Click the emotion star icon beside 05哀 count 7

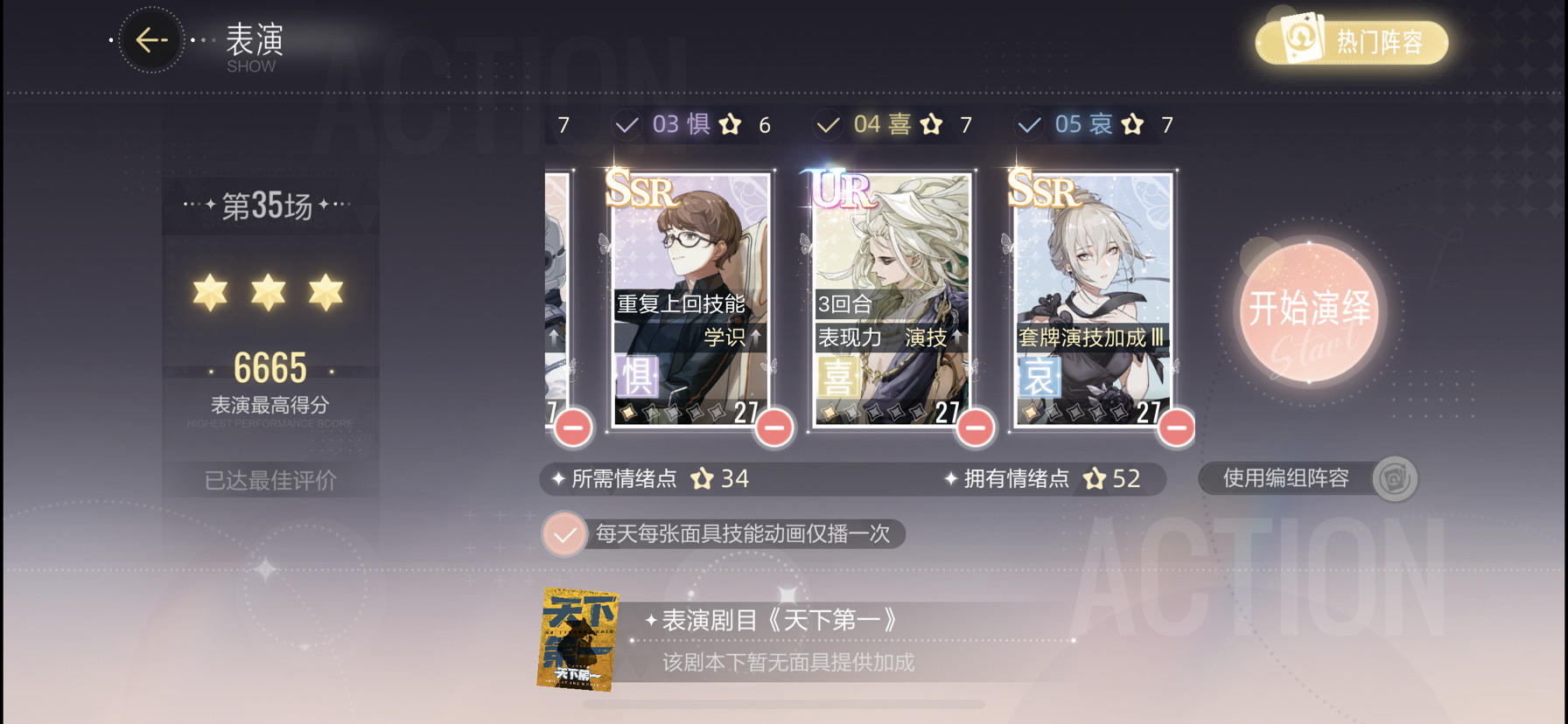click(1132, 124)
